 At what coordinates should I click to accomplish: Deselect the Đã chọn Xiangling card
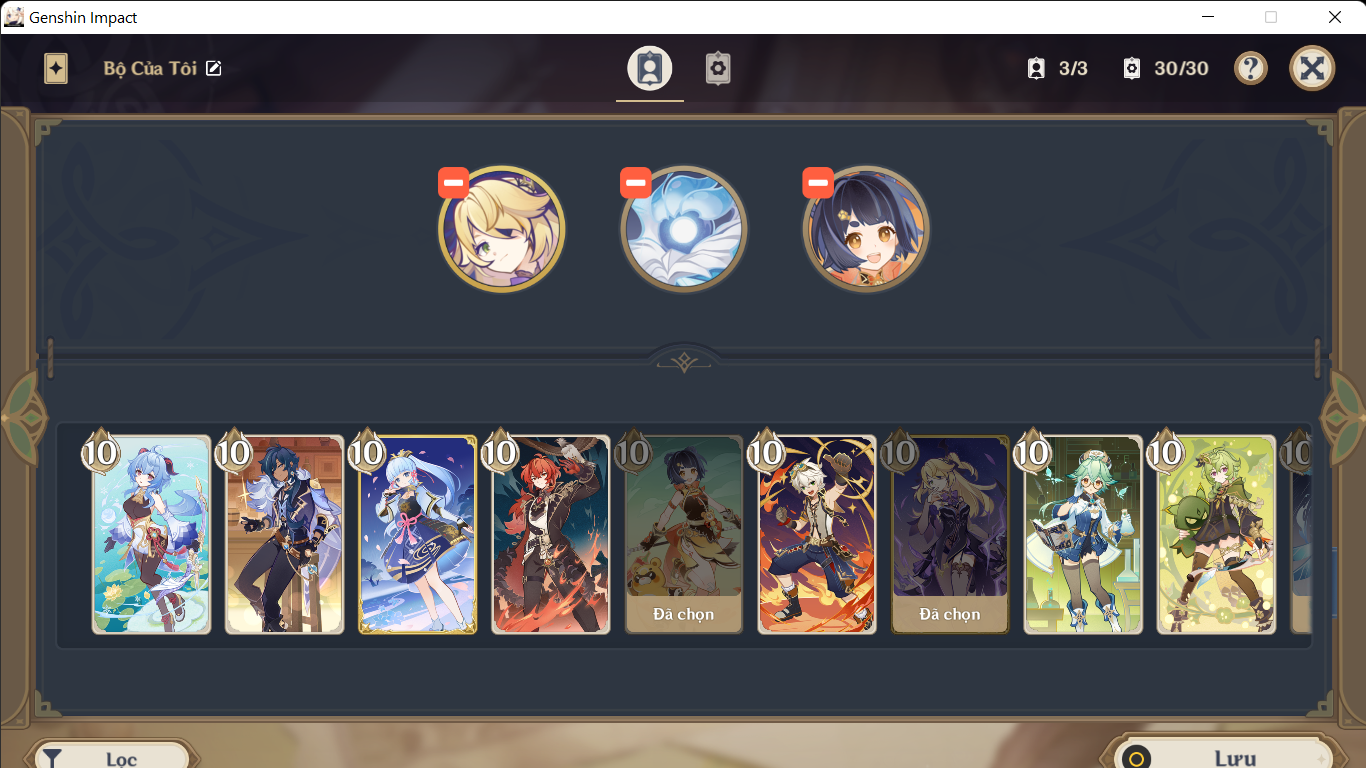pos(684,533)
